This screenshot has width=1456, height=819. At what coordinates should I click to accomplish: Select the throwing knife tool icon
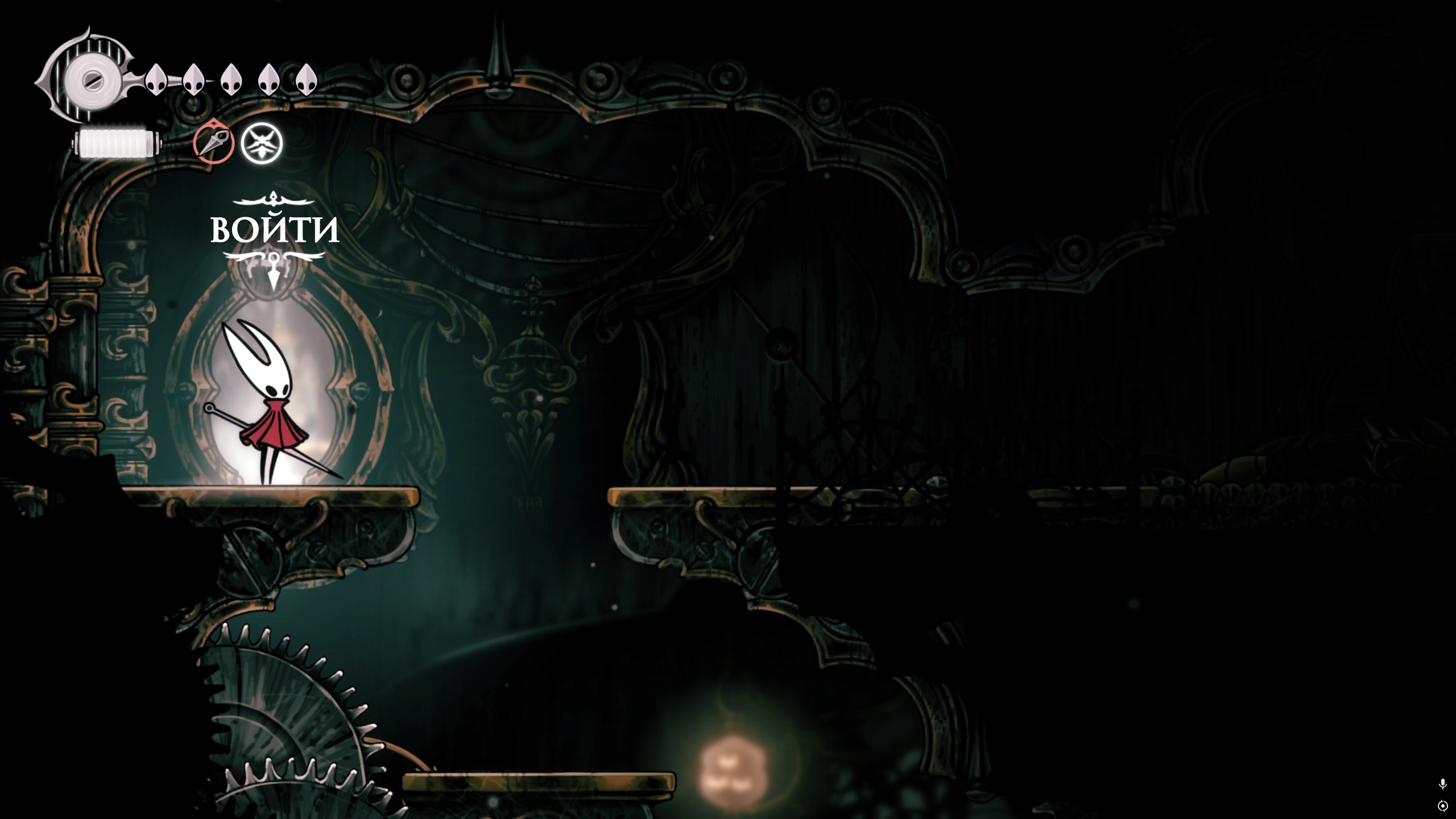click(x=214, y=143)
